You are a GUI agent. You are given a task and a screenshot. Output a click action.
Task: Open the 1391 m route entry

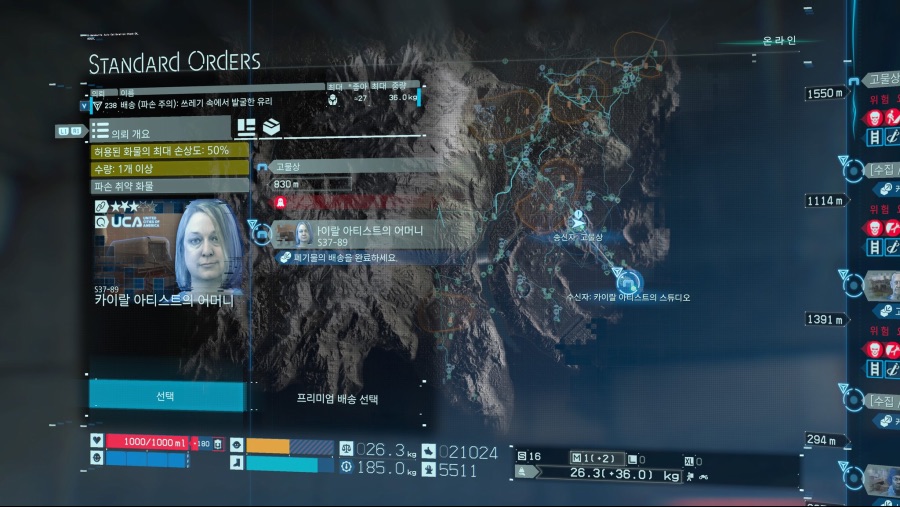(x=826, y=319)
